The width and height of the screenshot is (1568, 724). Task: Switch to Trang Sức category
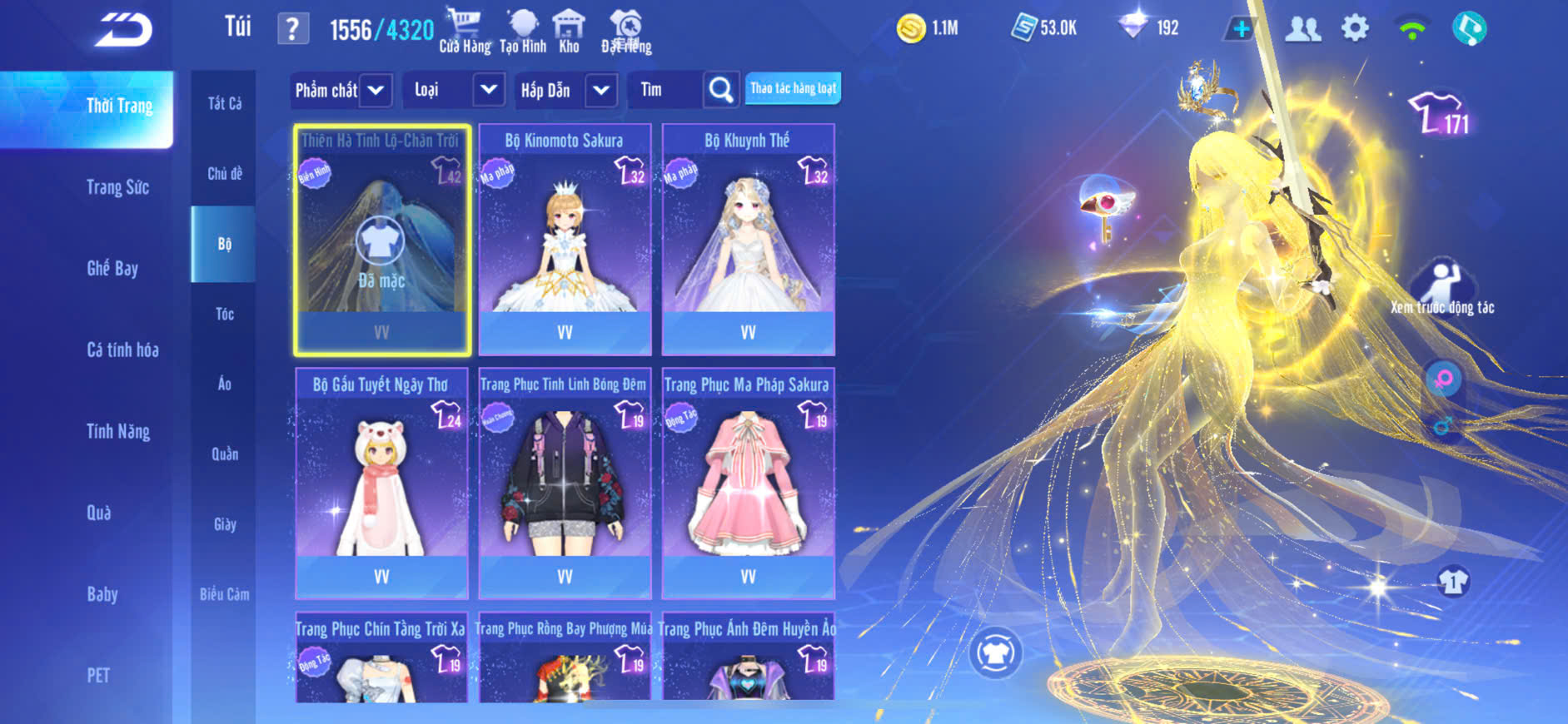(x=117, y=187)
